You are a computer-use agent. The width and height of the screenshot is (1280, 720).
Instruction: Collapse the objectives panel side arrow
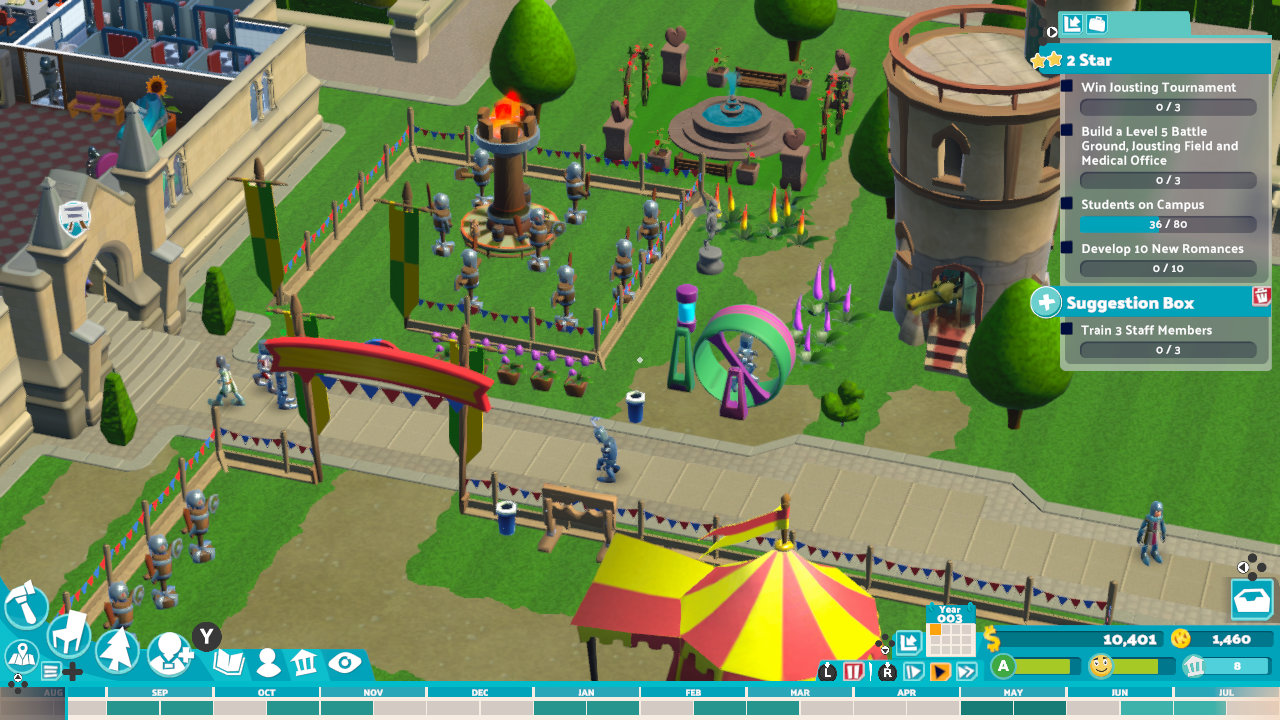pos(1051,30)
